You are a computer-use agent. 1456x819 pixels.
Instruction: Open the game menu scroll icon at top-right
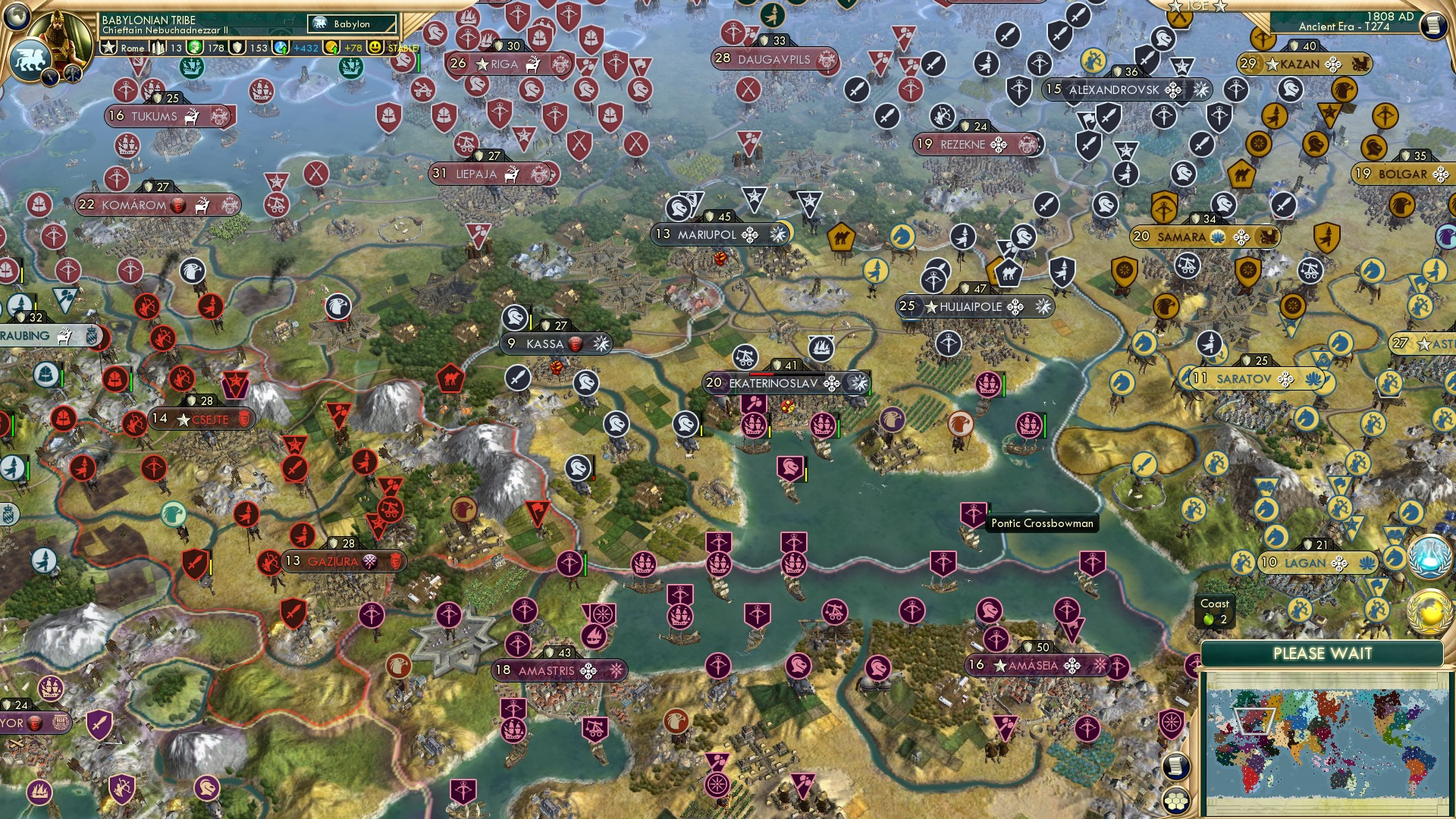pos(1434,25)
